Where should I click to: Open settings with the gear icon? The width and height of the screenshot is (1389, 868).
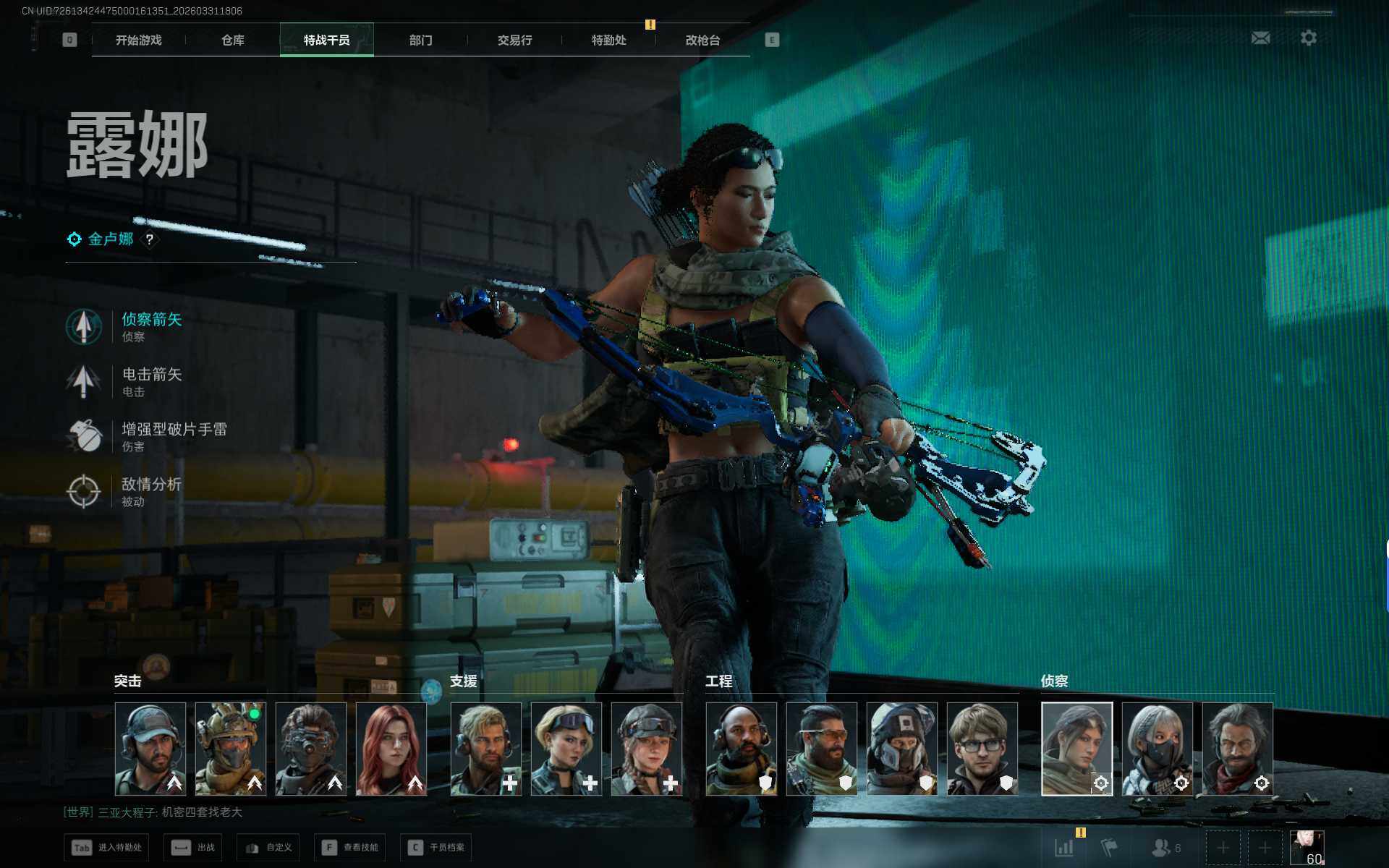click(1308, 38)
